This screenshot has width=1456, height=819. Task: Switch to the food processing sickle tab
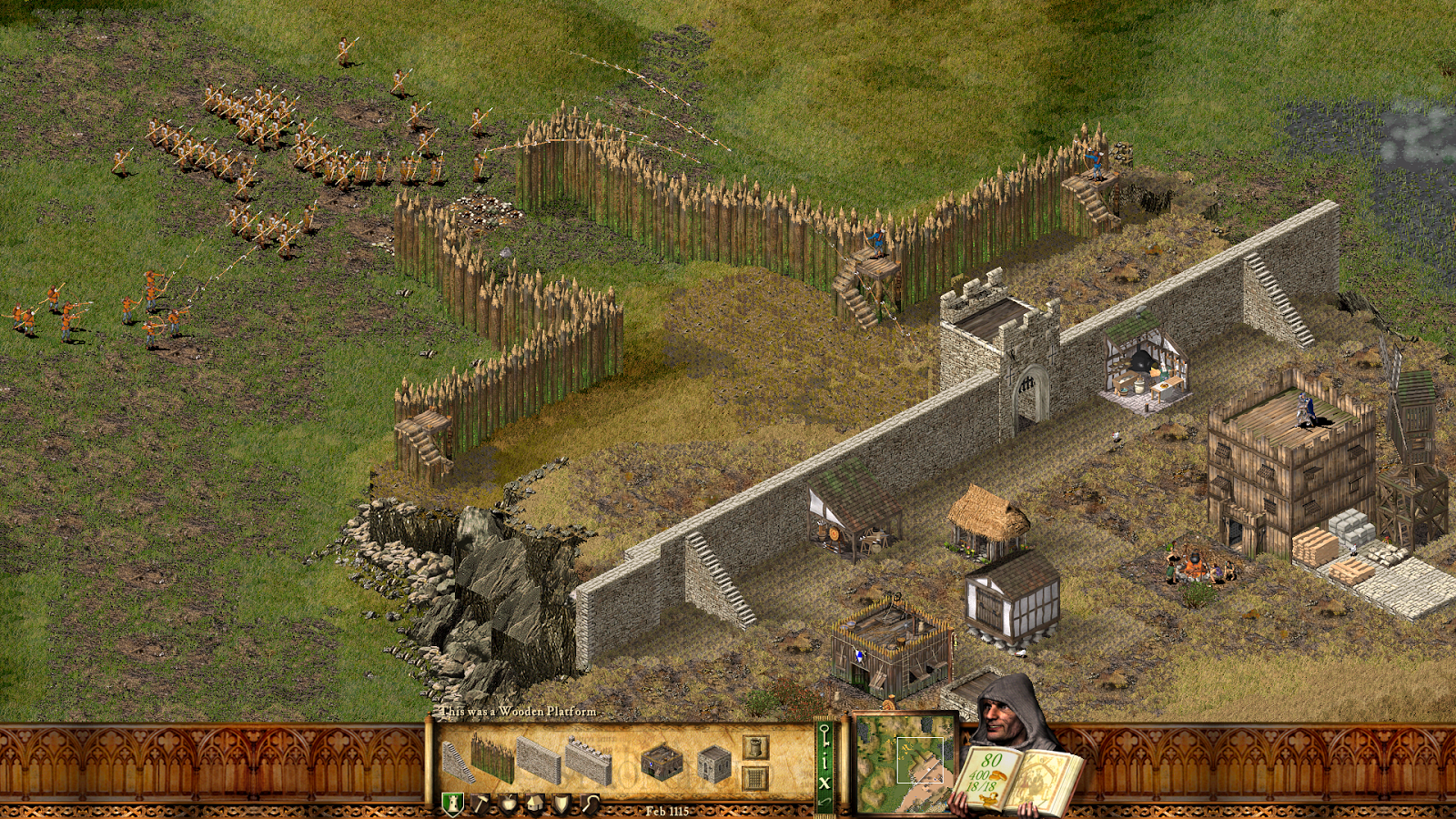(591, 804)
